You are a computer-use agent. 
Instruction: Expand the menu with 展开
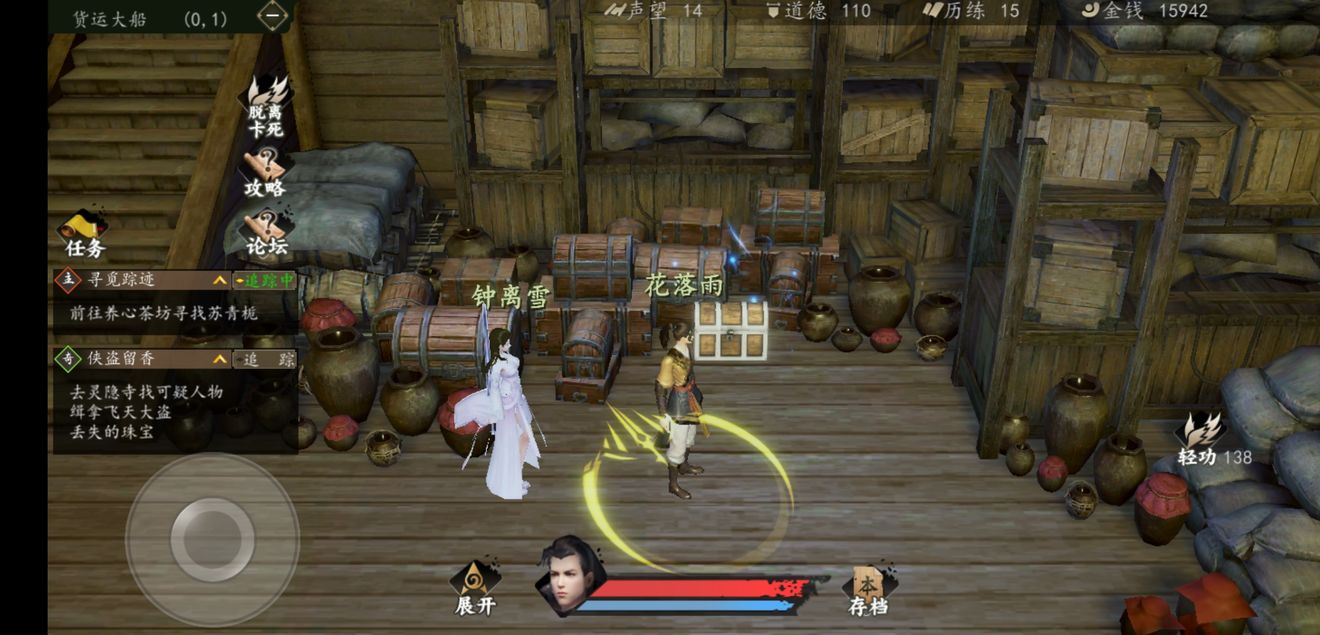pos(475,588)
